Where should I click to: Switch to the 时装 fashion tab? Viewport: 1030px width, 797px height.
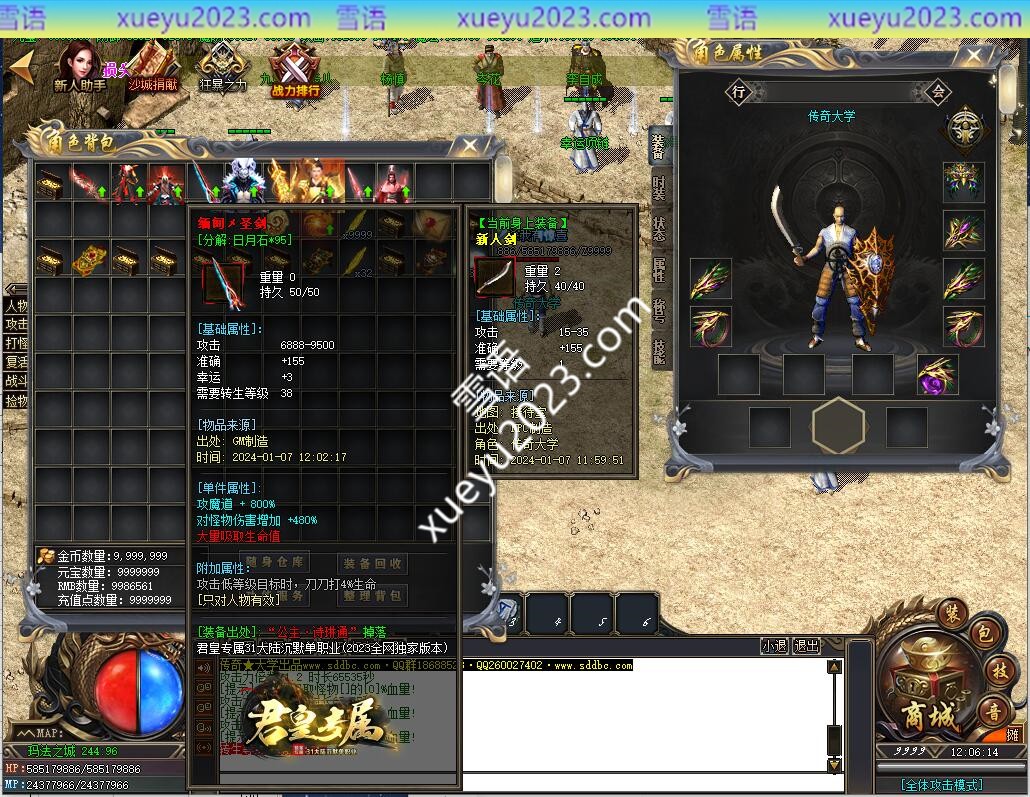(659, 187)
